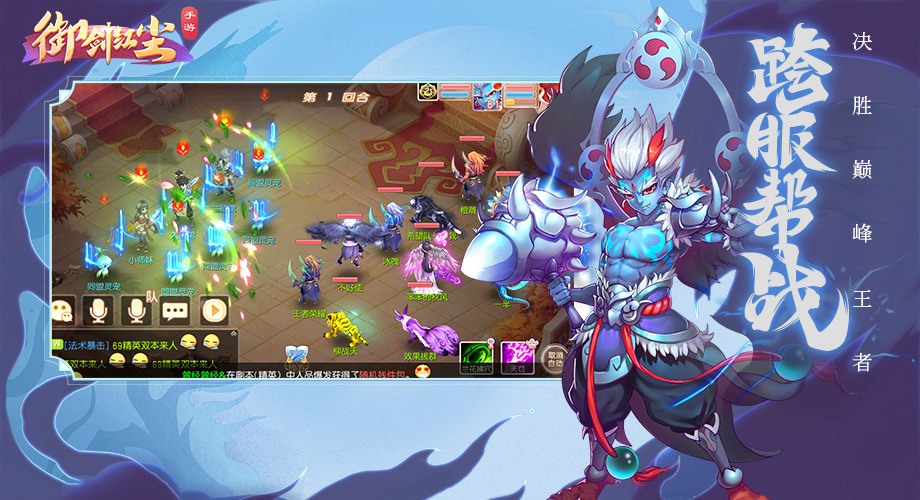This screenshot has width=920, height=500.
Task: Click the 取消自动 cancel auto-battle button
Action: coord(552,357)
